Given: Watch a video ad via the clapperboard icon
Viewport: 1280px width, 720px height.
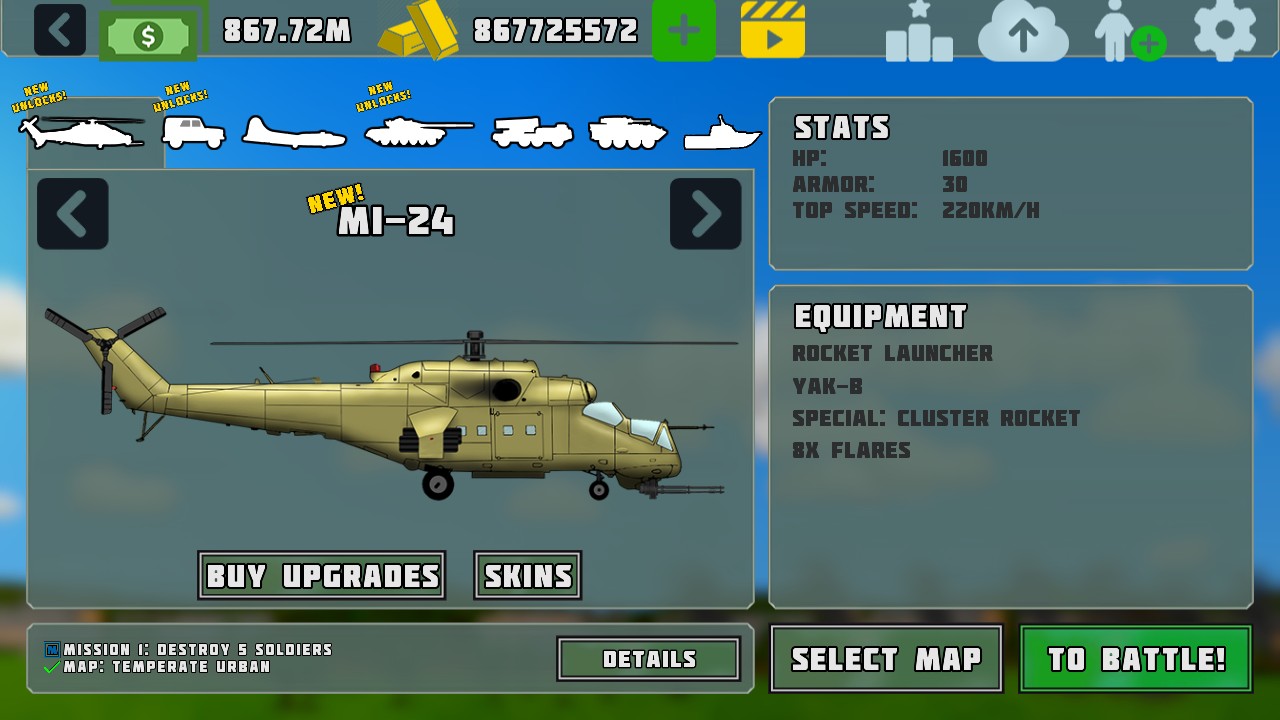Looking at the screenshot, I should coord(773,30).
